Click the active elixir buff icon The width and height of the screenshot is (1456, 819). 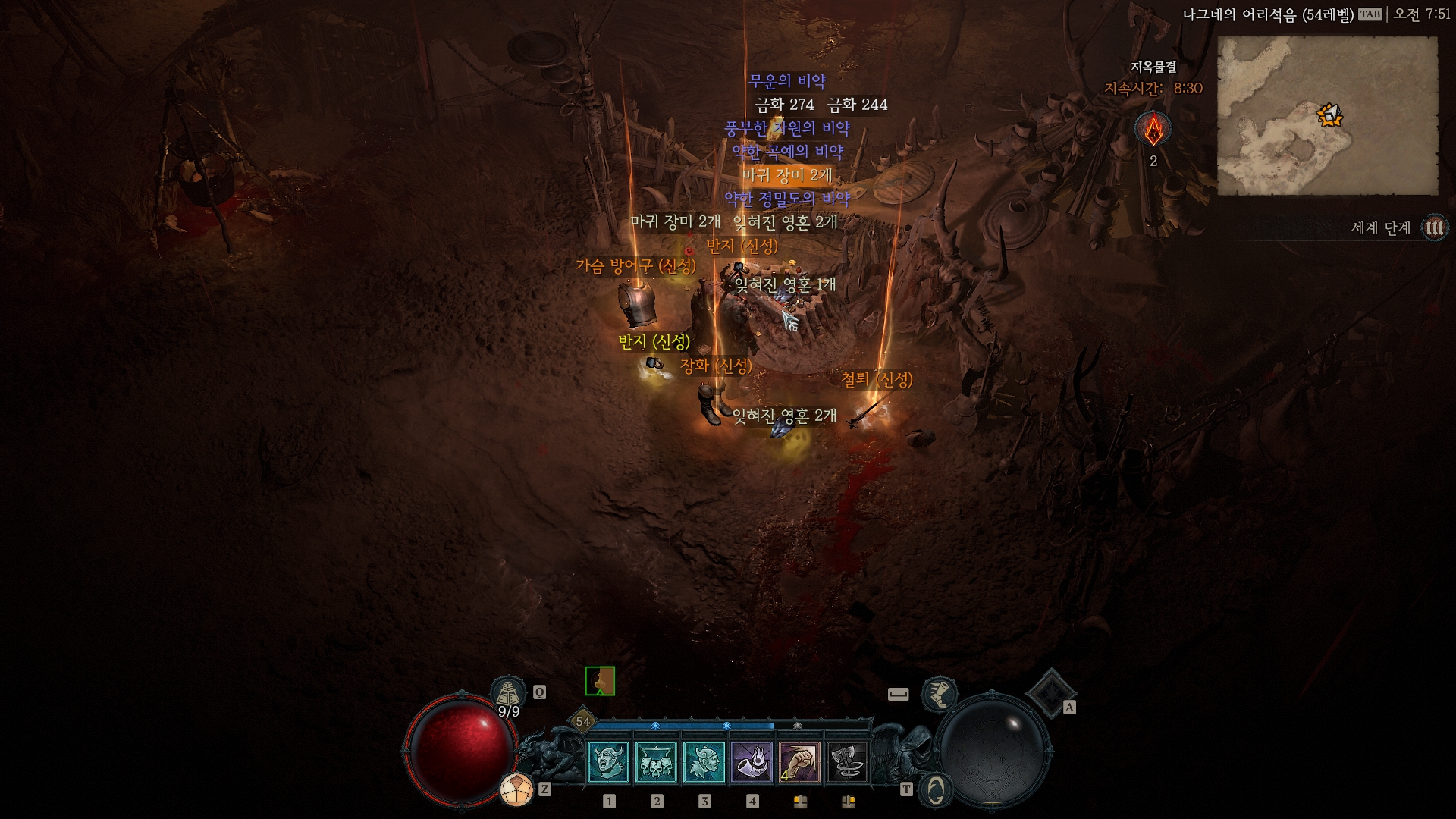[600, 681]
